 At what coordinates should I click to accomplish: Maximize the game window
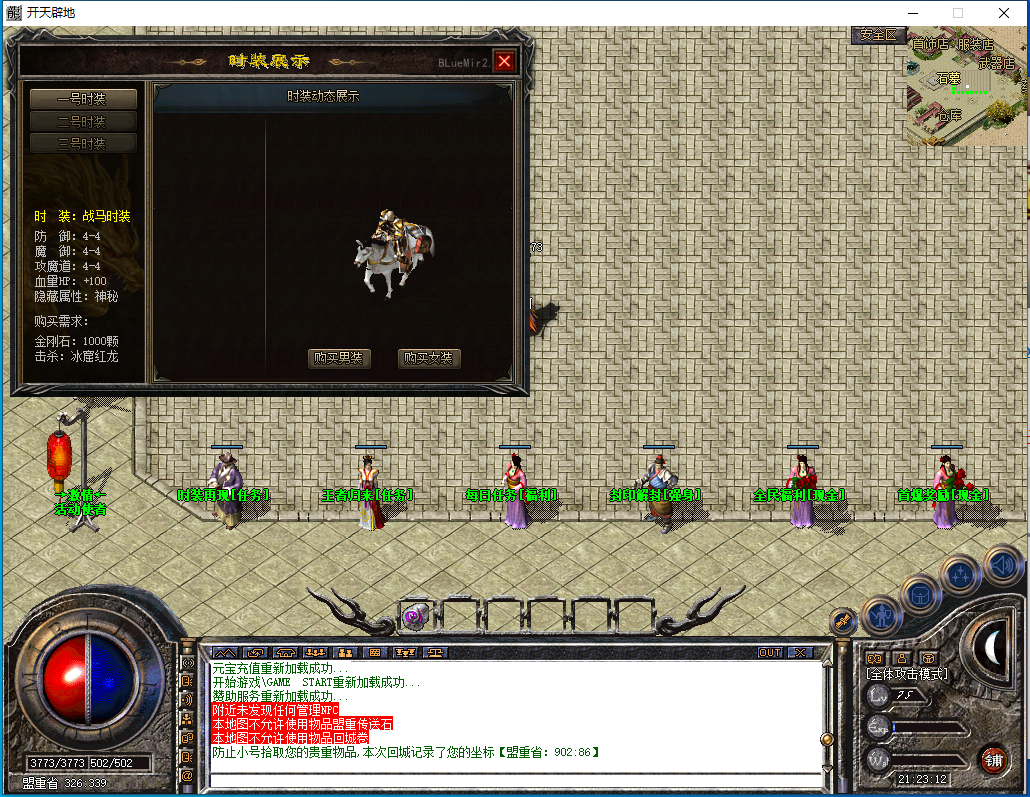(958, 13)
